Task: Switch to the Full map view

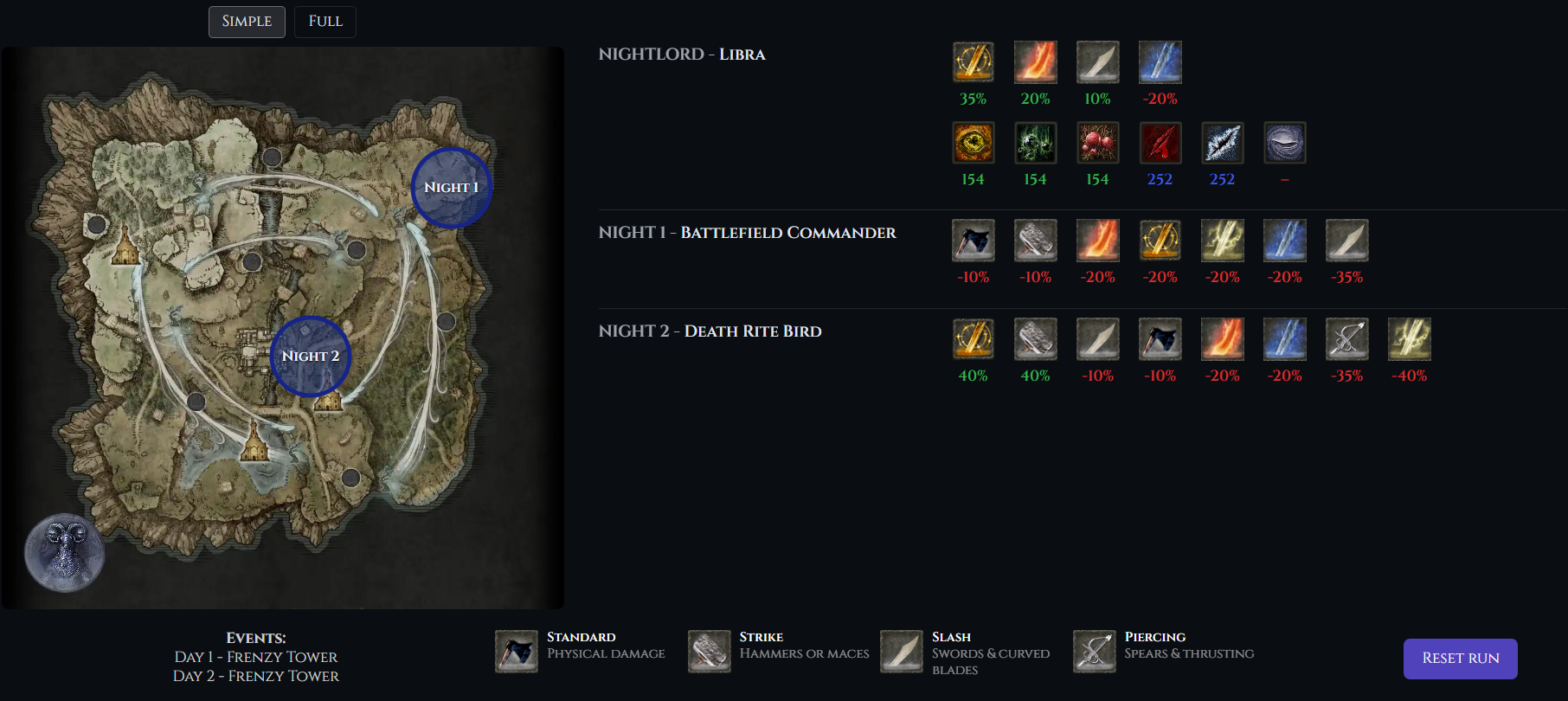Action: click(325, 22)
